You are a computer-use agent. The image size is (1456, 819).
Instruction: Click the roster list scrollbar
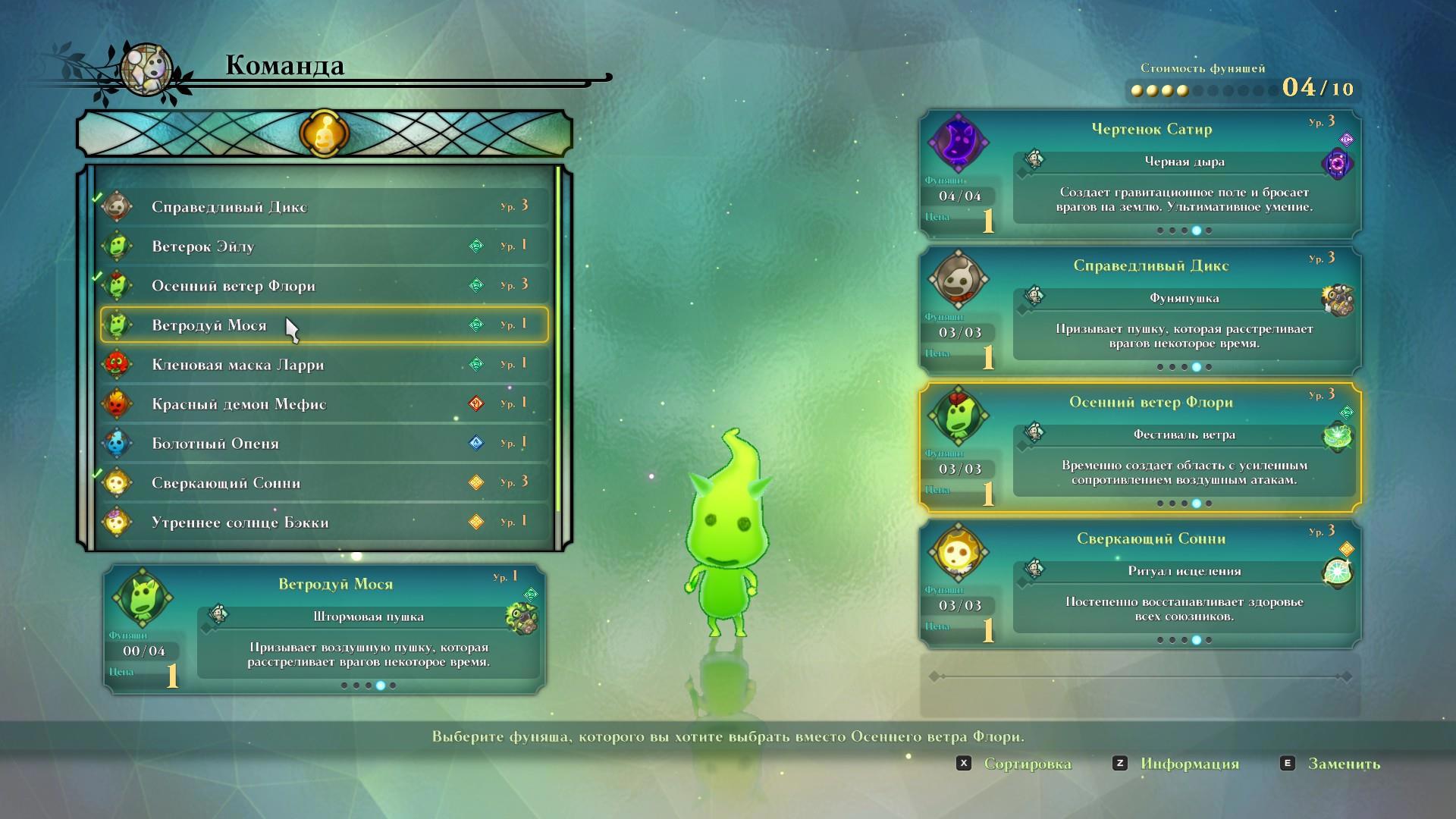(x=559, y=341)
